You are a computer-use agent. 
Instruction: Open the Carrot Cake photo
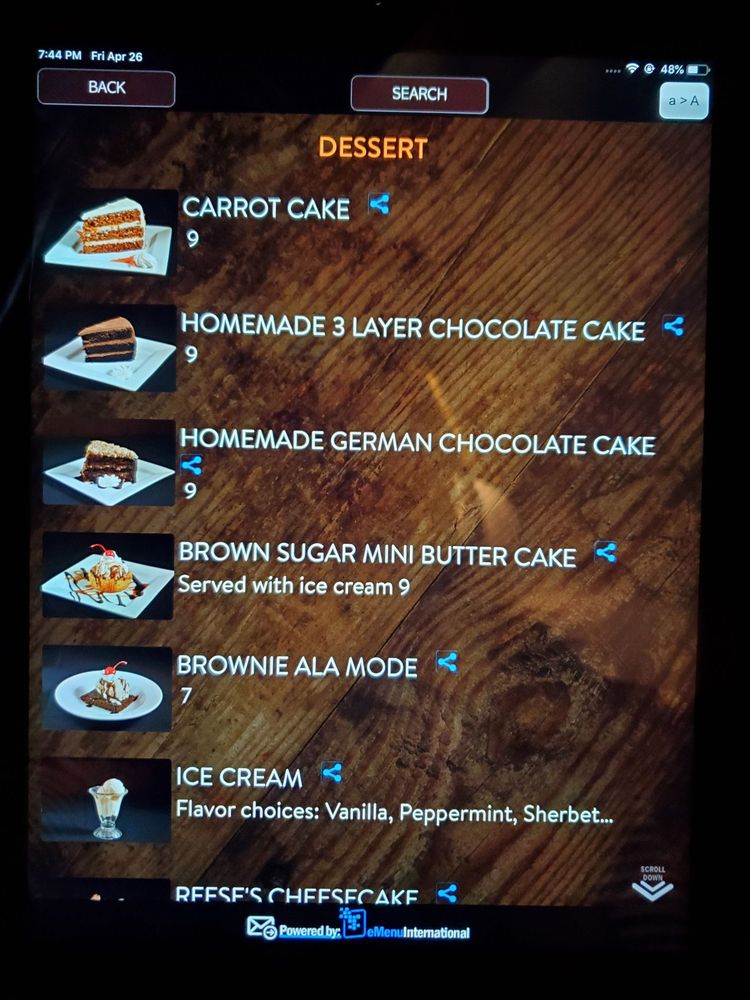pos(109,232)
